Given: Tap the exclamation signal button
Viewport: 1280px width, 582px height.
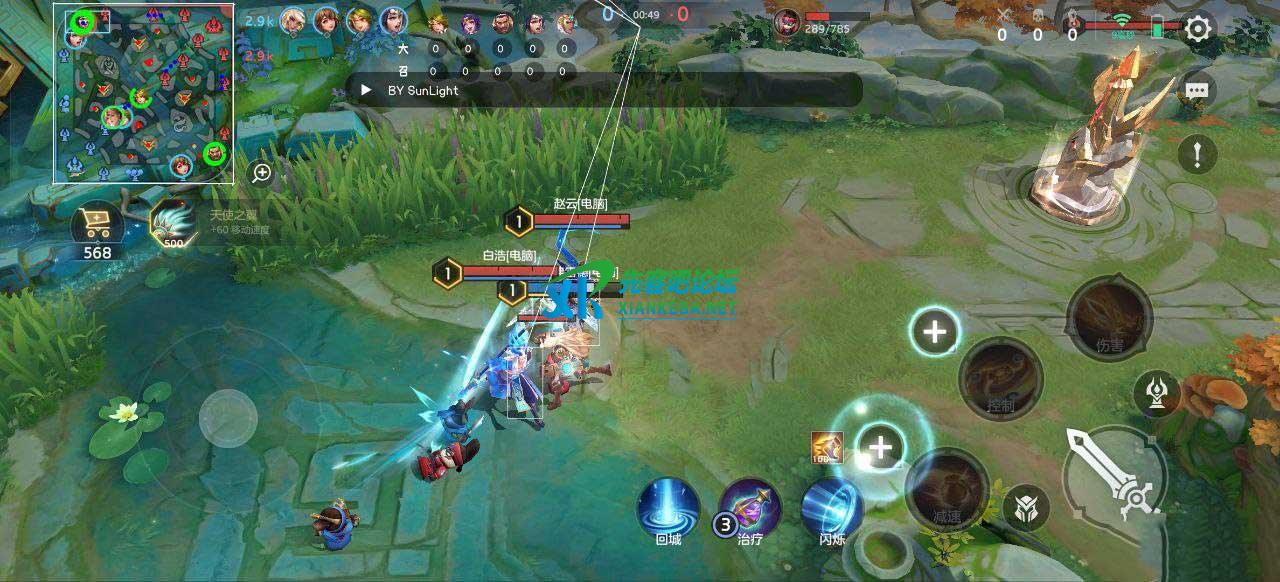Looking at the screenshot, I should pyautogui.click(x=1197, y=154).
